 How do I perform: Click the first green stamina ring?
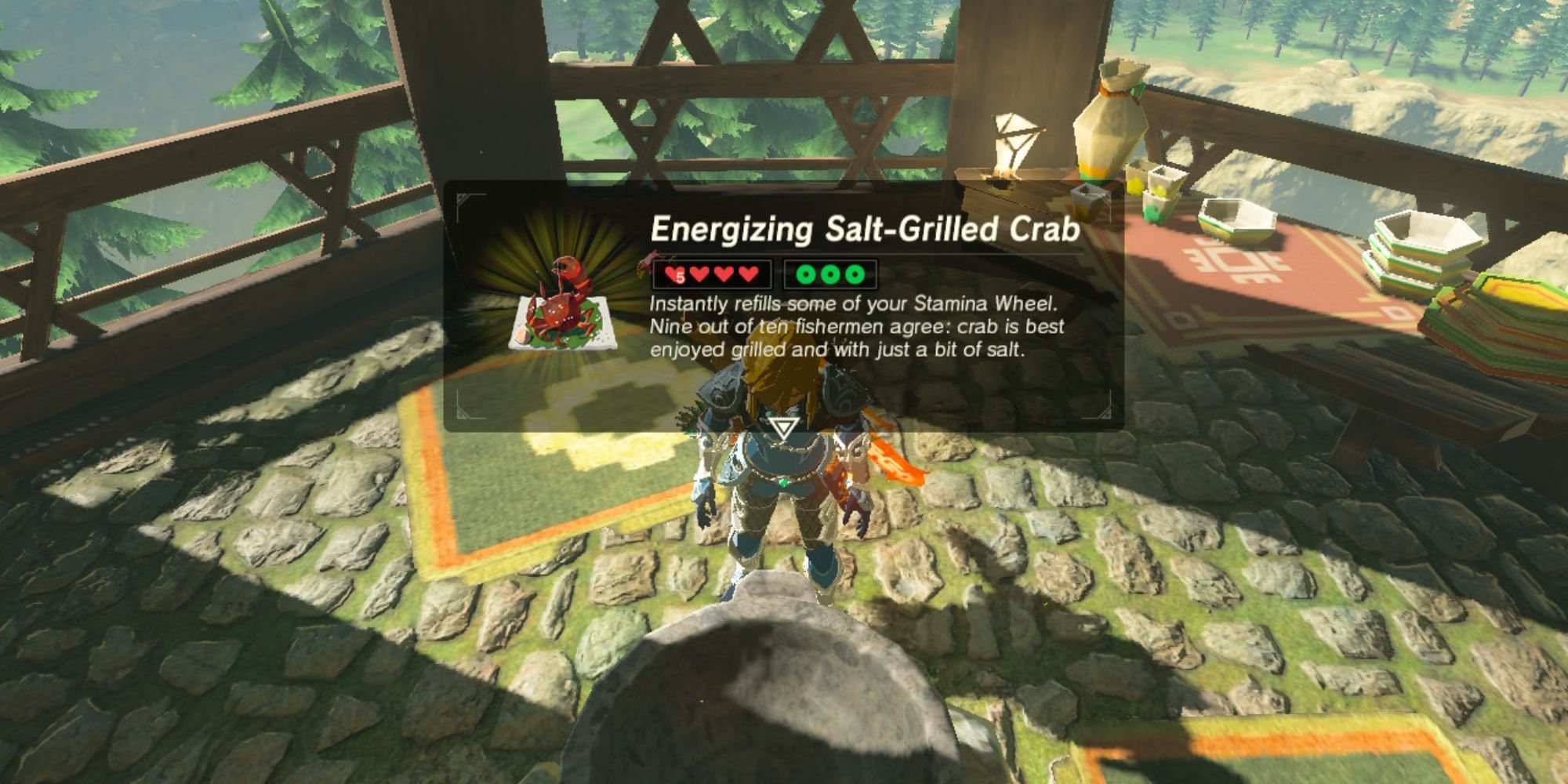tap(806, 274)
